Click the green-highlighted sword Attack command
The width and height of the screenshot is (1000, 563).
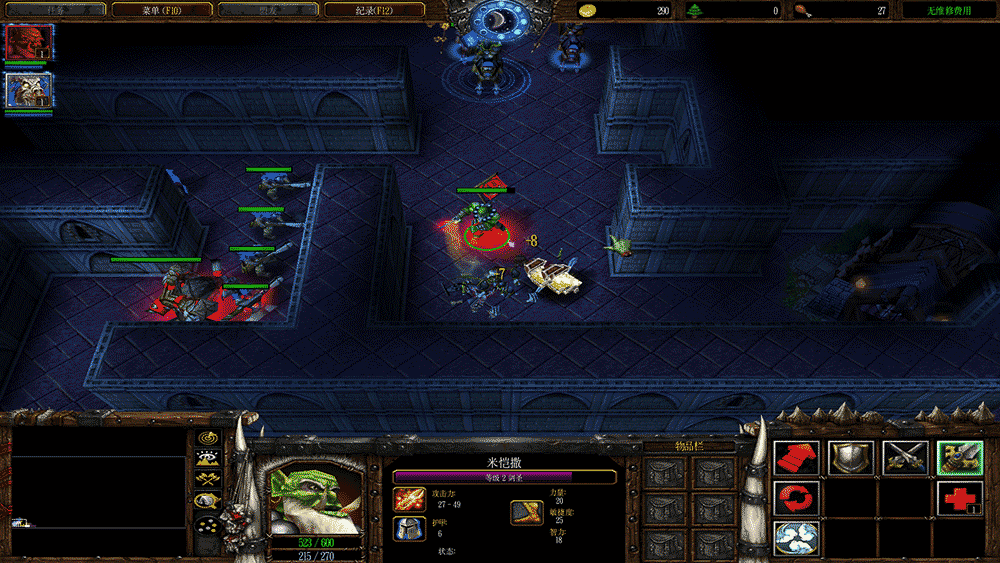(x=959, y=458)
